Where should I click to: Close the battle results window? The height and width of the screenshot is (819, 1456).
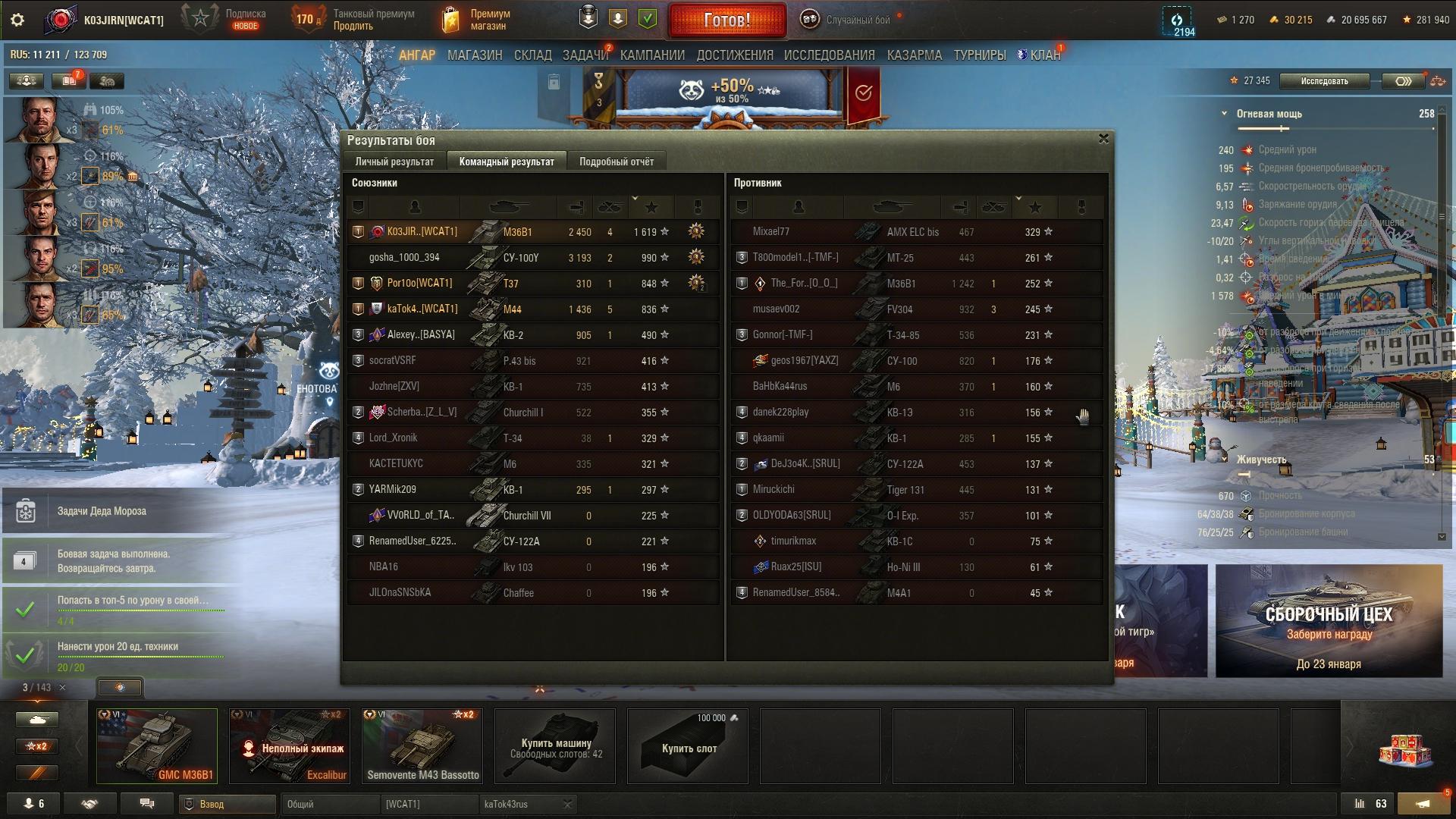click(1103, 139)
